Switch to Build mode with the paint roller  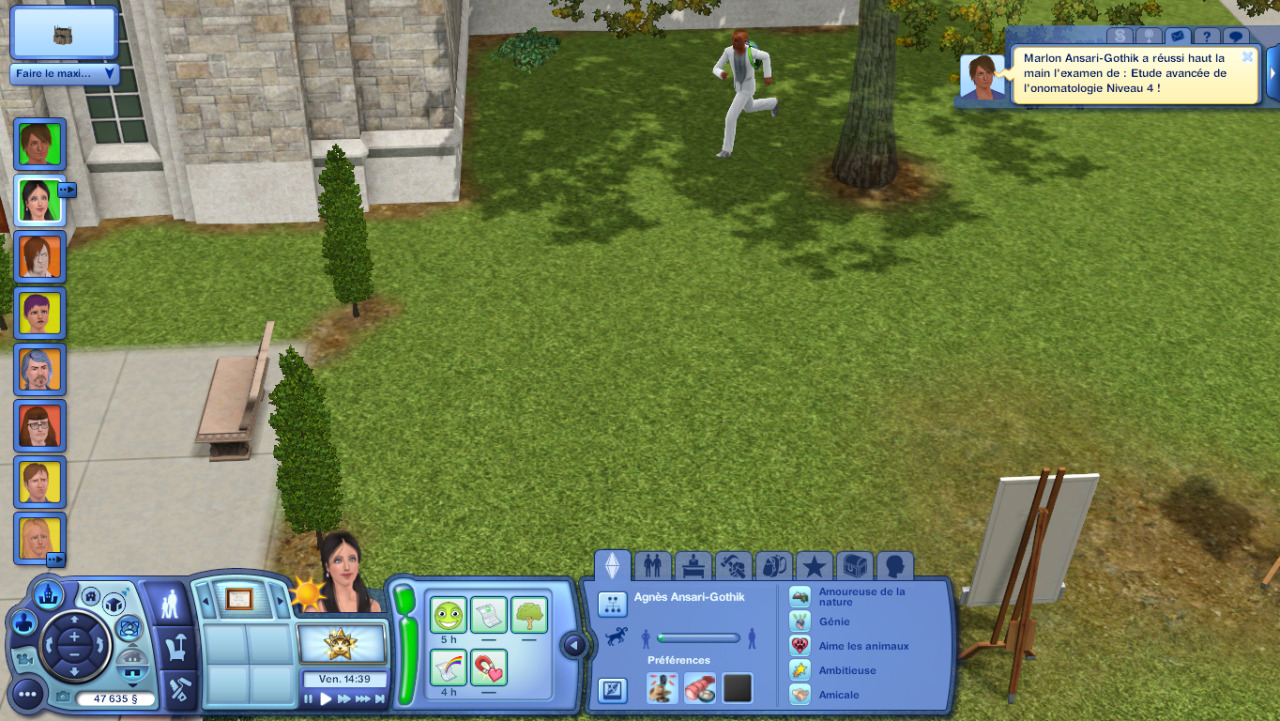[x=180, y=690]
